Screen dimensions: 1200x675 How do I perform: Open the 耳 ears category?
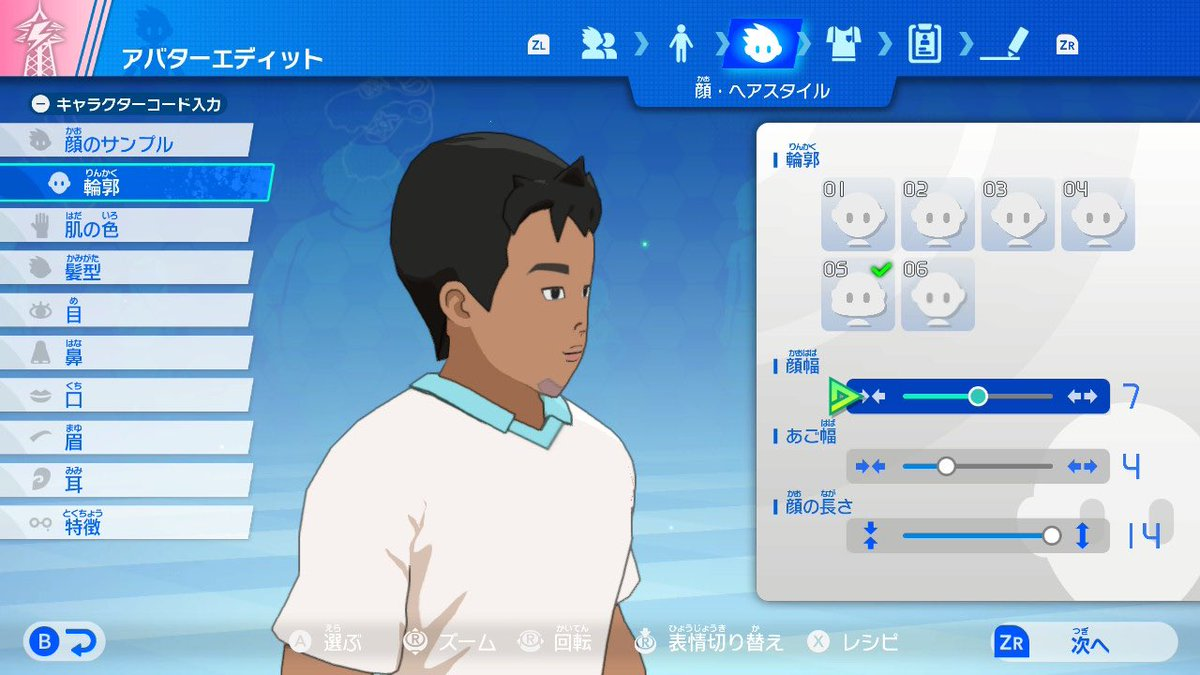point(125,480)
